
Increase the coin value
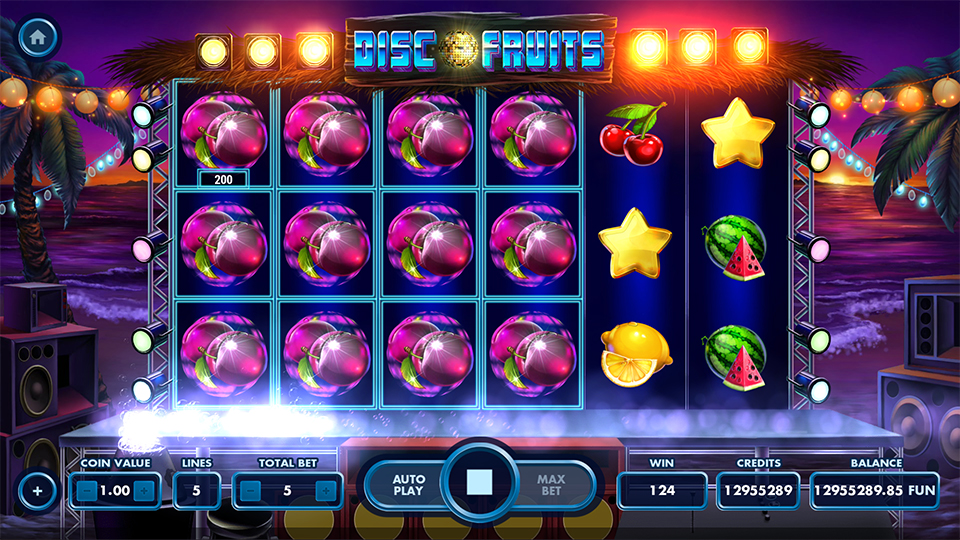click(x=145, y=491)
